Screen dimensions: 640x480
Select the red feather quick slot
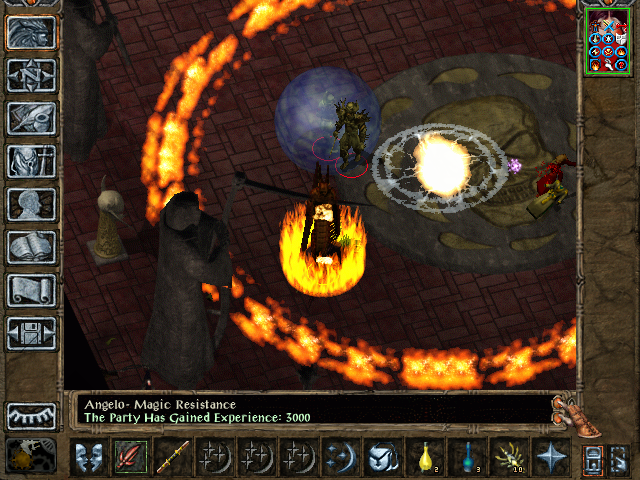pyautogui.click(x=130, y=457)
